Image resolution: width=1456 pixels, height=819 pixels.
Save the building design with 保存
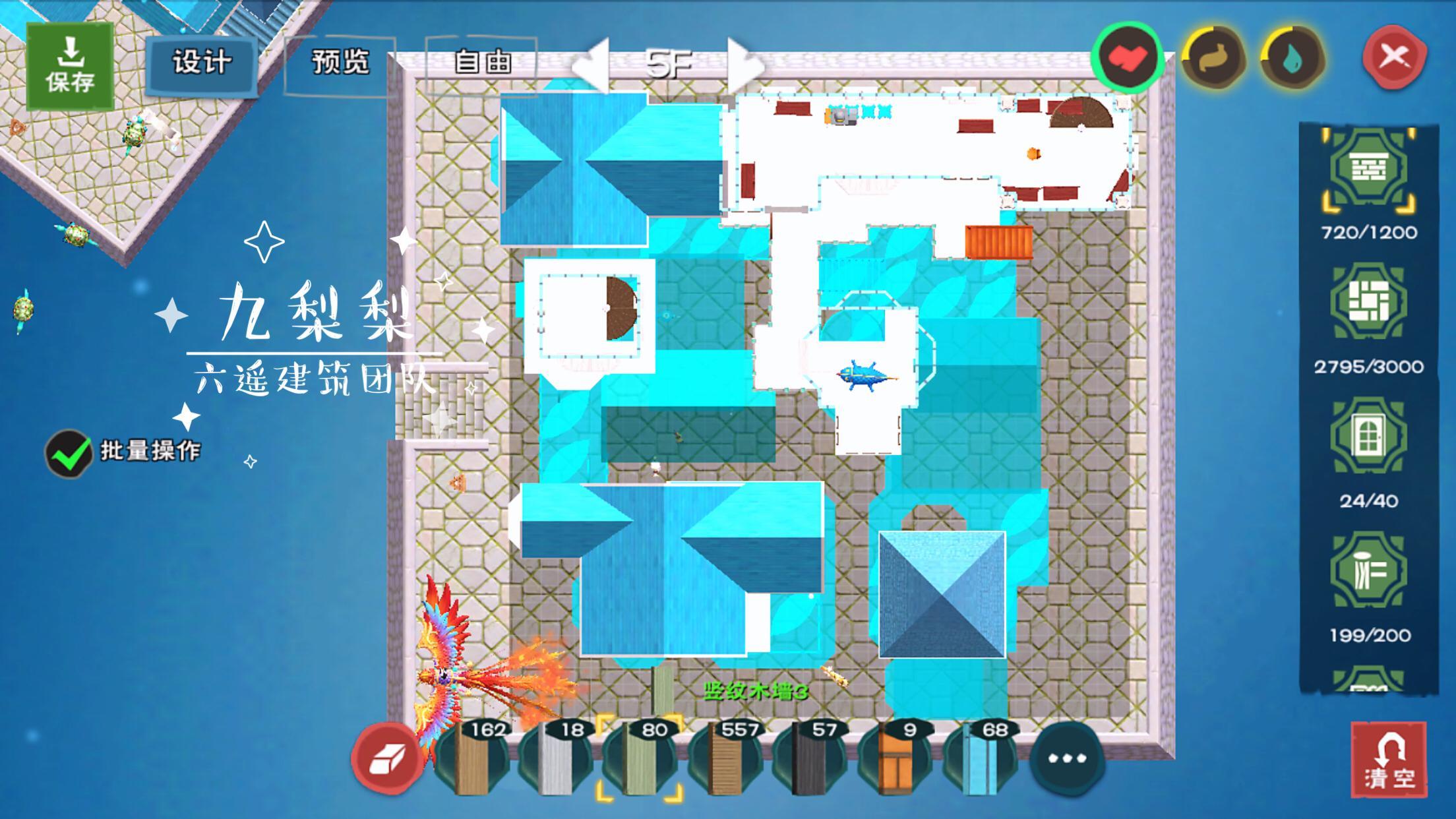pos(70,66)
